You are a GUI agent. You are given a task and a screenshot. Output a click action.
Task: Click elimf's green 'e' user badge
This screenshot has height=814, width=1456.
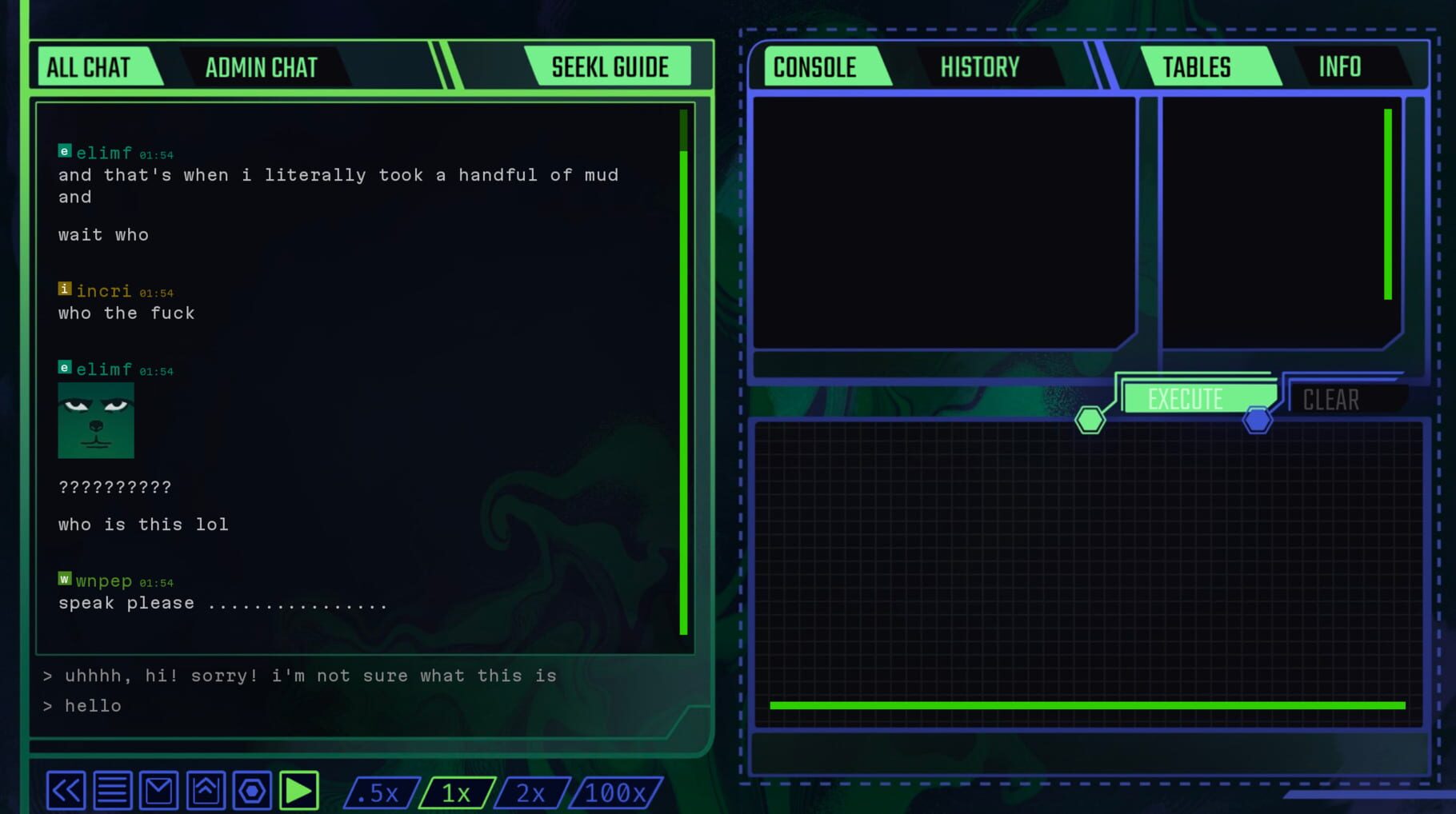64,150
